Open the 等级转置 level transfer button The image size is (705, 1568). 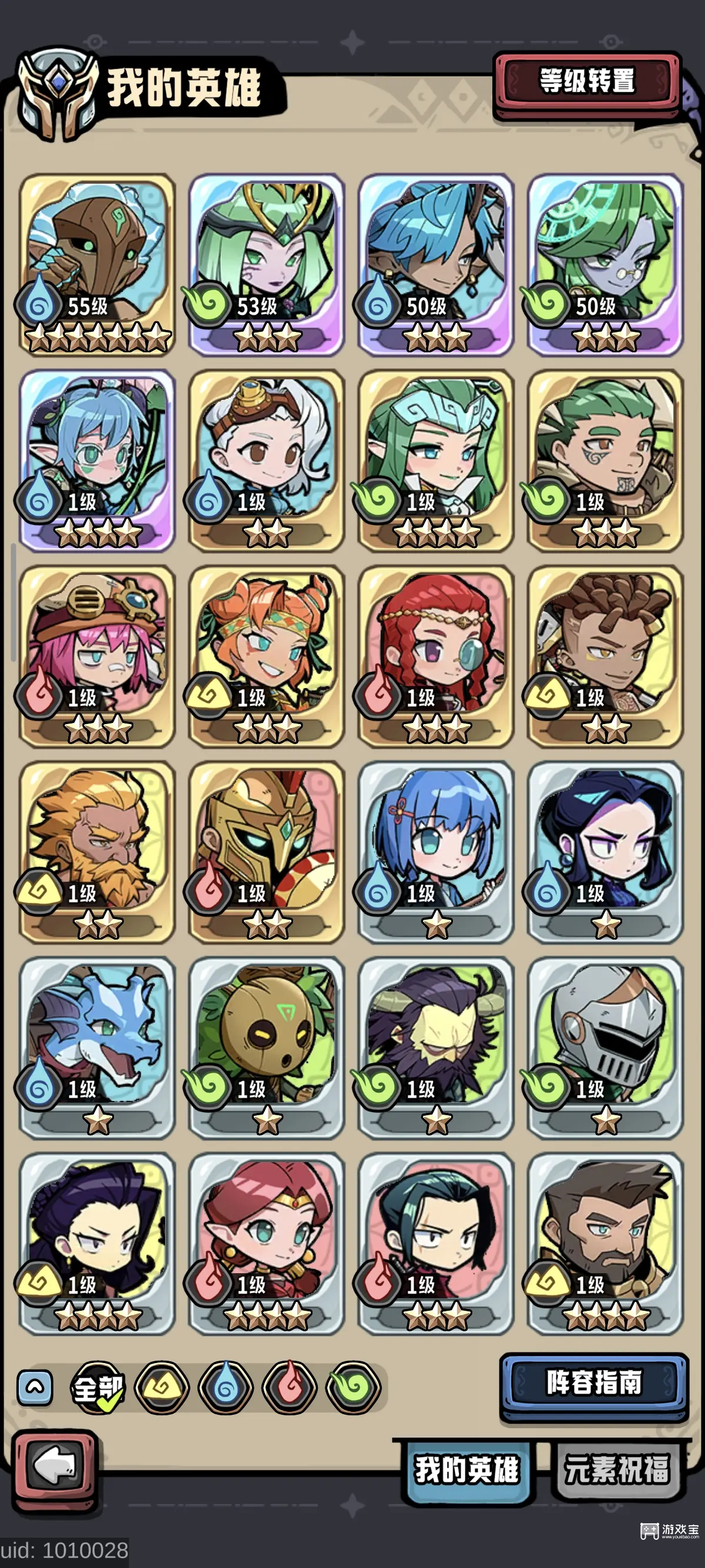coord(587,82)
